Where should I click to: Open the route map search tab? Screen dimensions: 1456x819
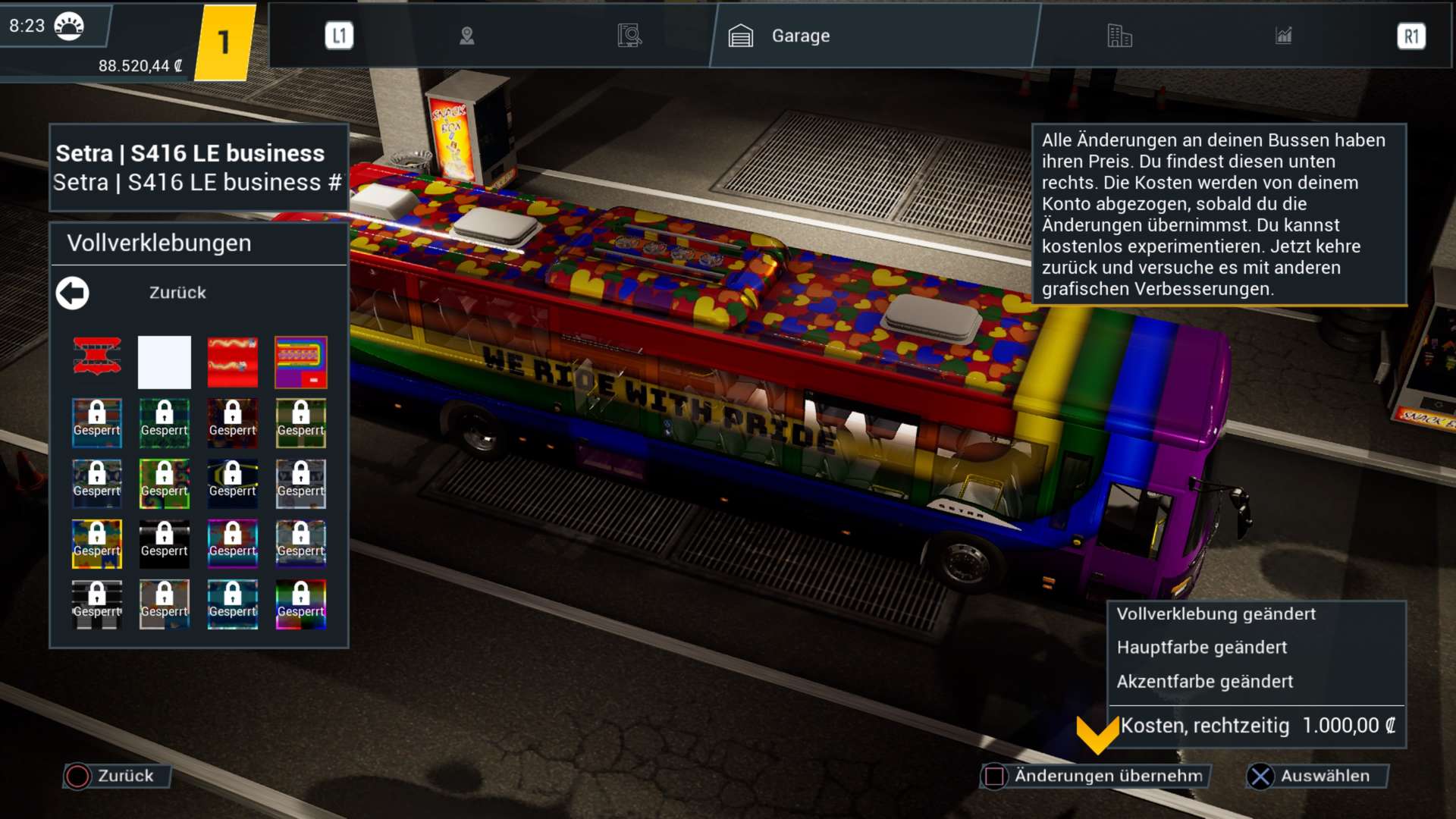[629, 36]
